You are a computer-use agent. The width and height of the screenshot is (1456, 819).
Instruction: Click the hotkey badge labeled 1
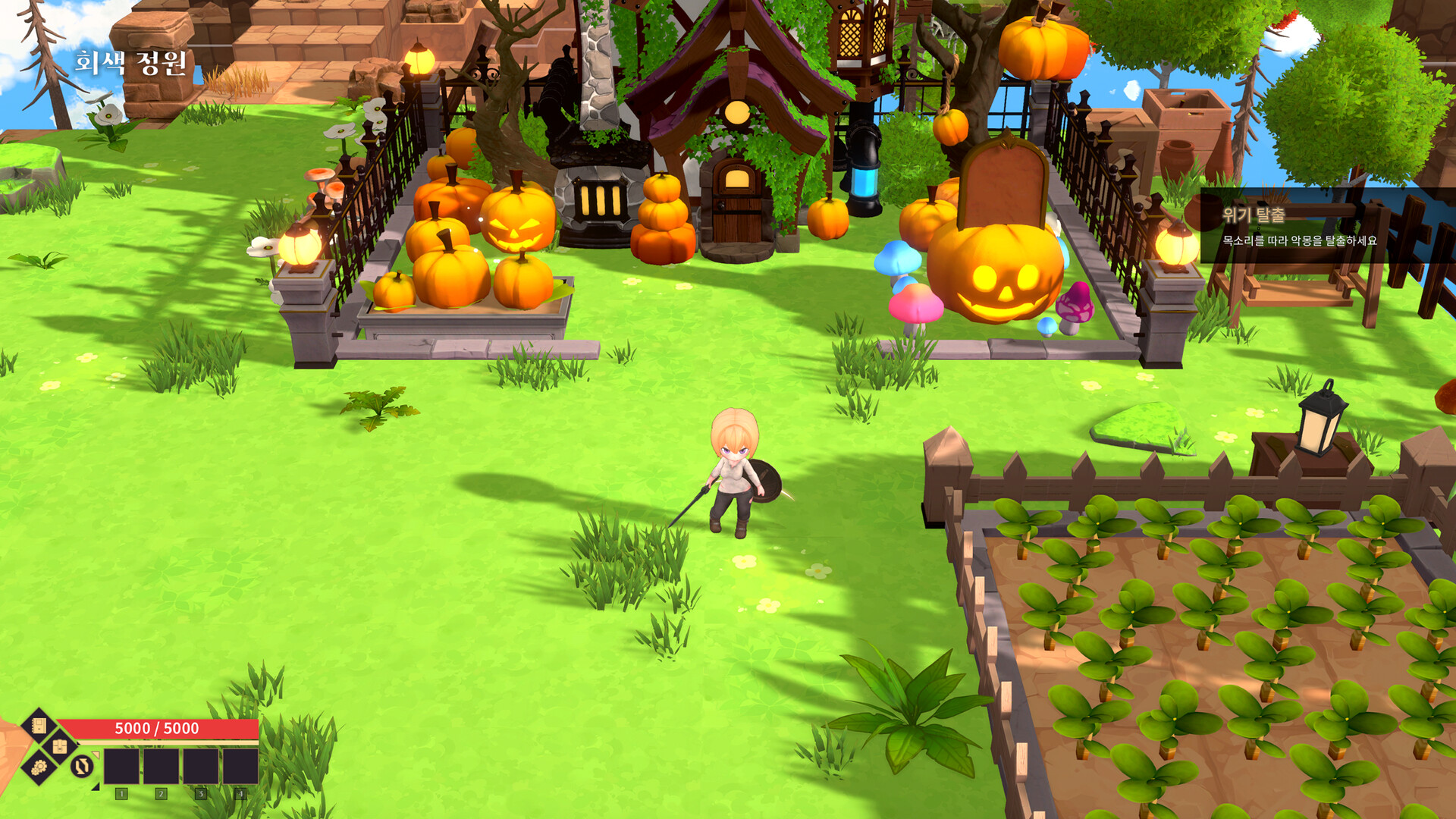point(121,793)
